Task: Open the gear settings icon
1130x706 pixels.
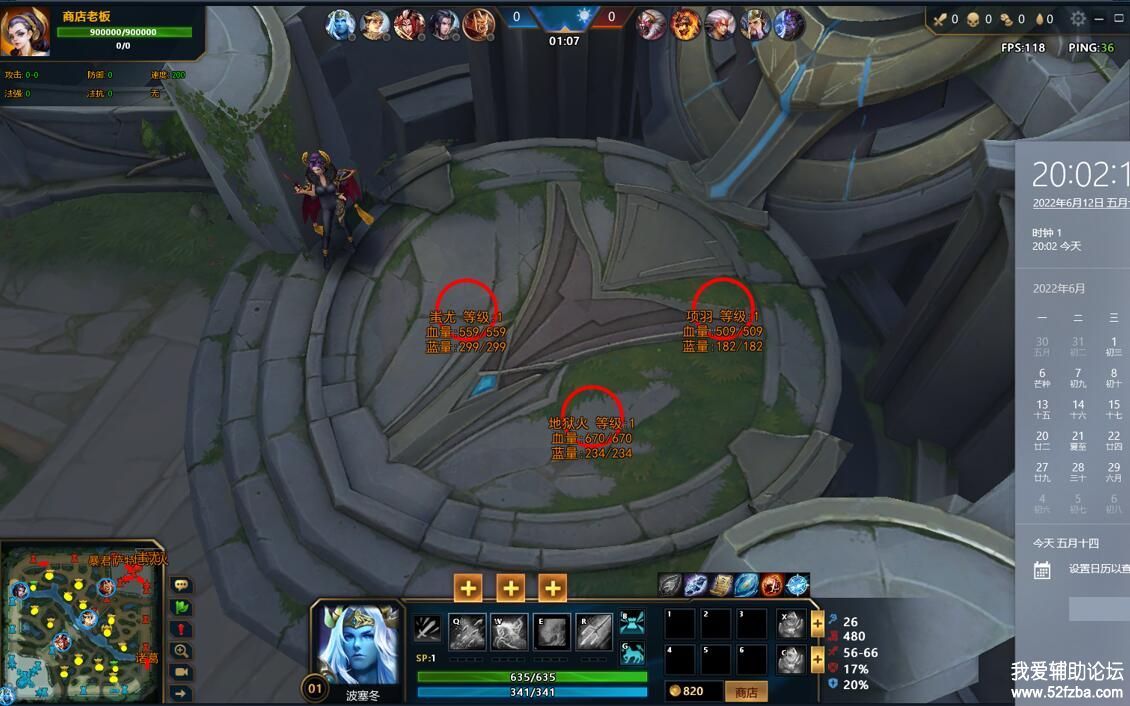Action: click(1078, 18)
